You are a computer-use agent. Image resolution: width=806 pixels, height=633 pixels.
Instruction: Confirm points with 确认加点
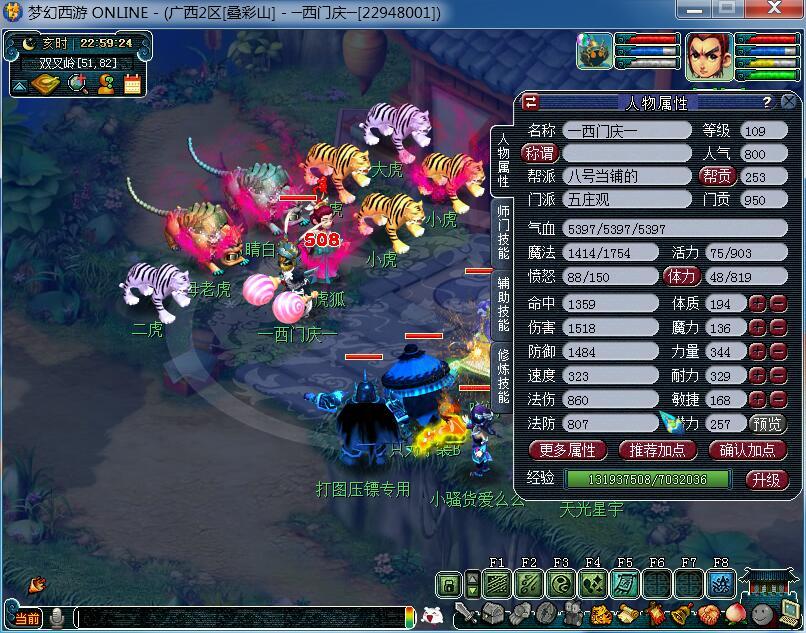tap(747, 450)
